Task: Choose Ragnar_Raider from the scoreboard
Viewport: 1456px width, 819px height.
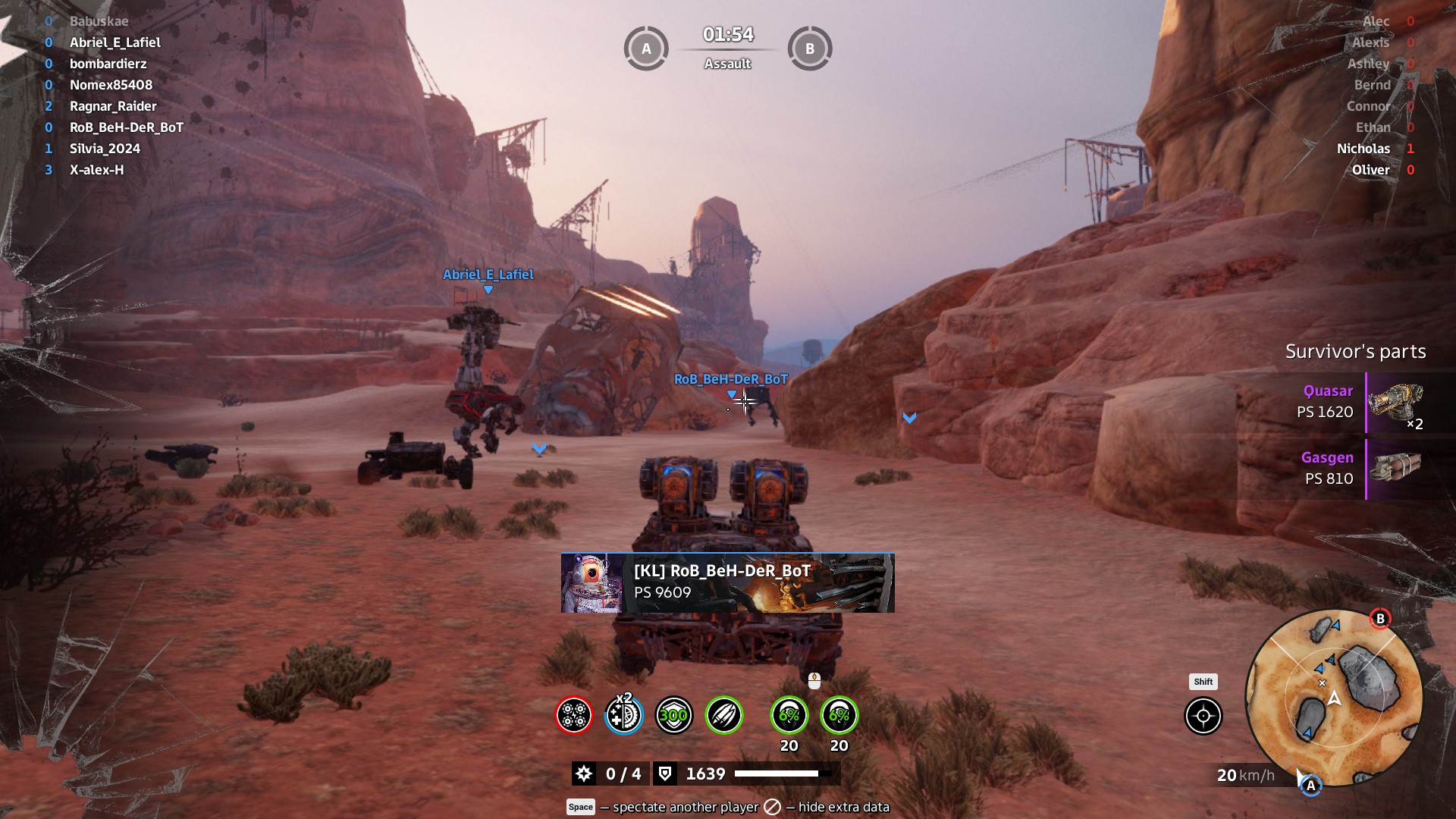Action: click(x=113, y=106)
